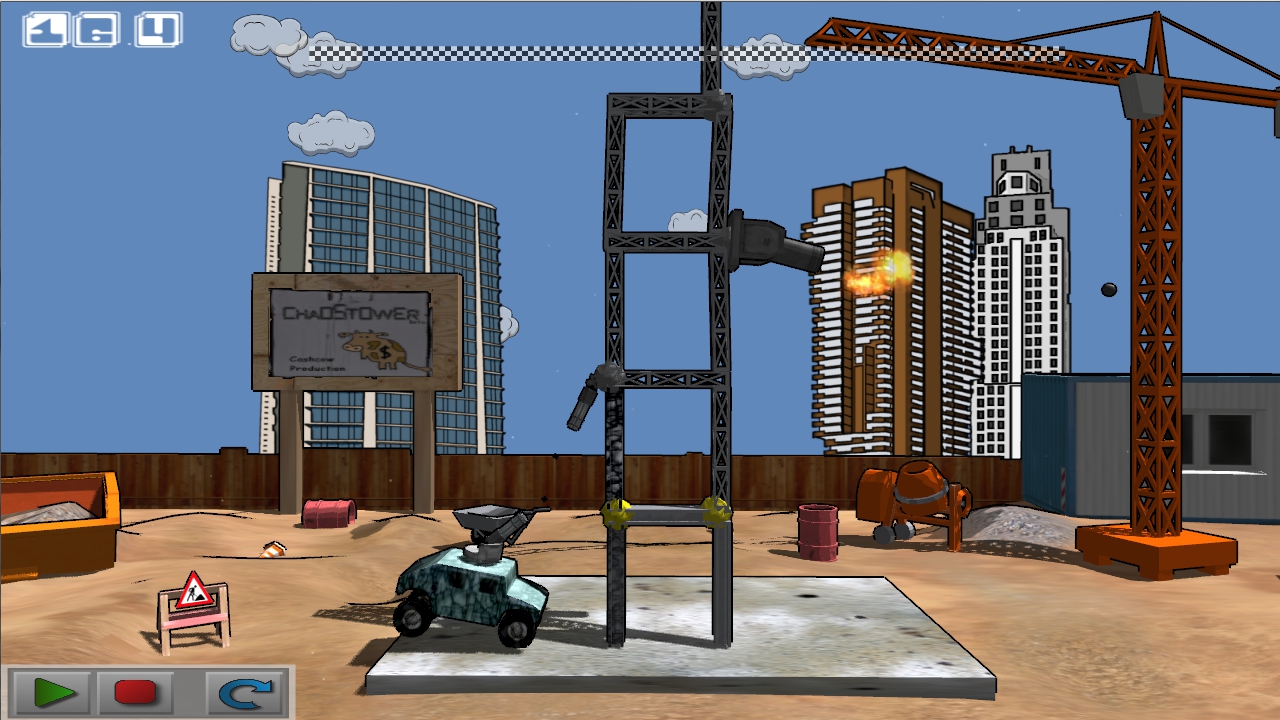Click the flying cannonball near the crane
Image resolution: width=1280 pixels, height=720 pixels.
1107,288
